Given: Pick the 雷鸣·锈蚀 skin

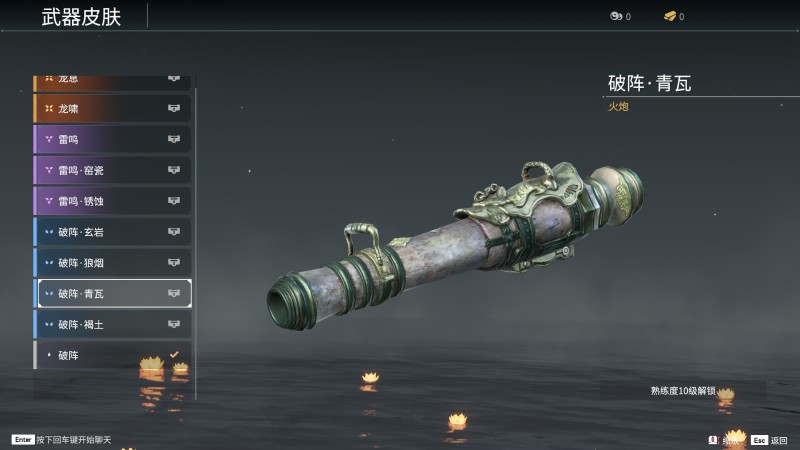Looking at the screenshot, I should 112,201.
